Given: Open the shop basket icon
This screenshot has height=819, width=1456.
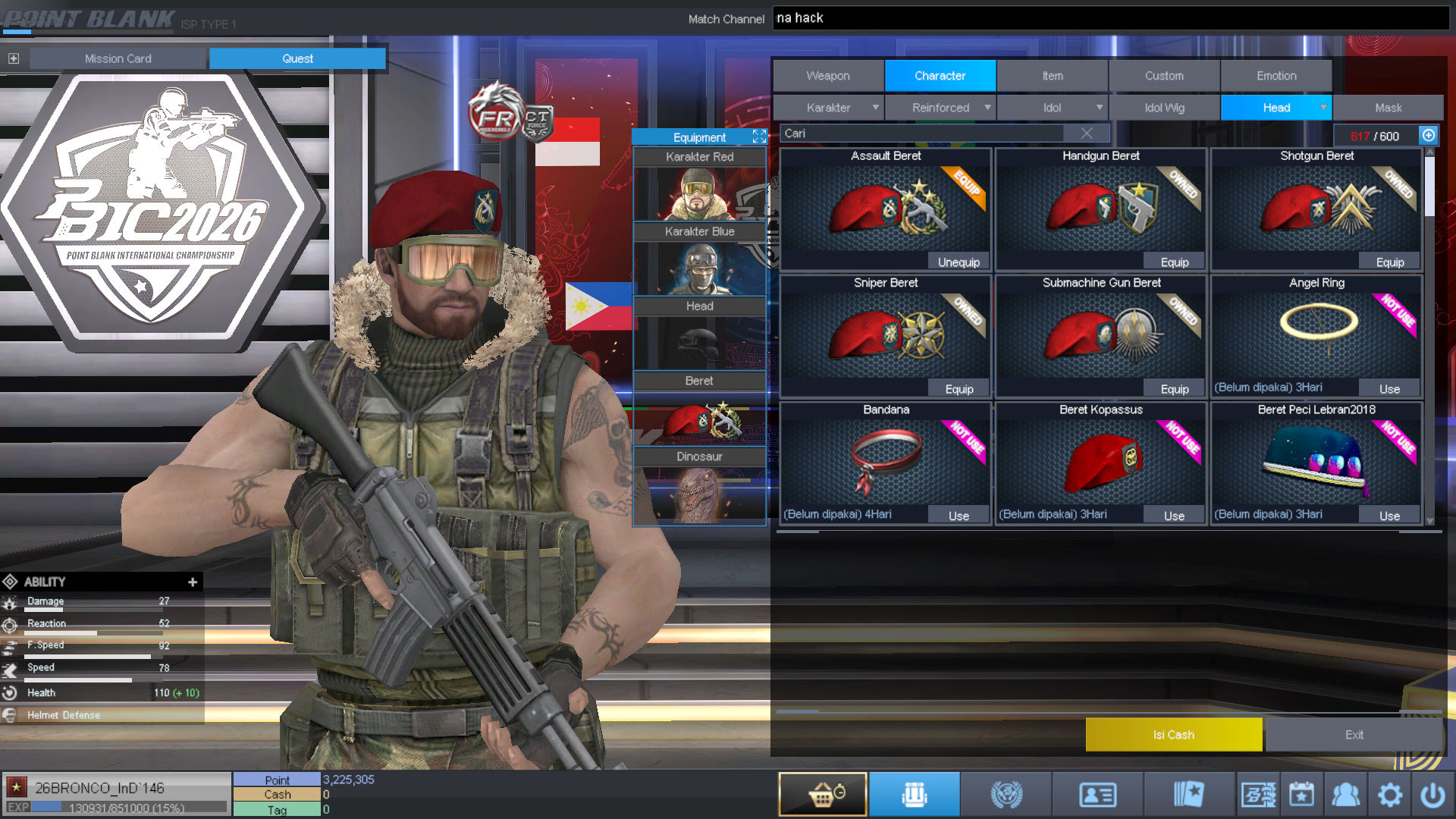Looking at the screenshot, I should (823, 795).
